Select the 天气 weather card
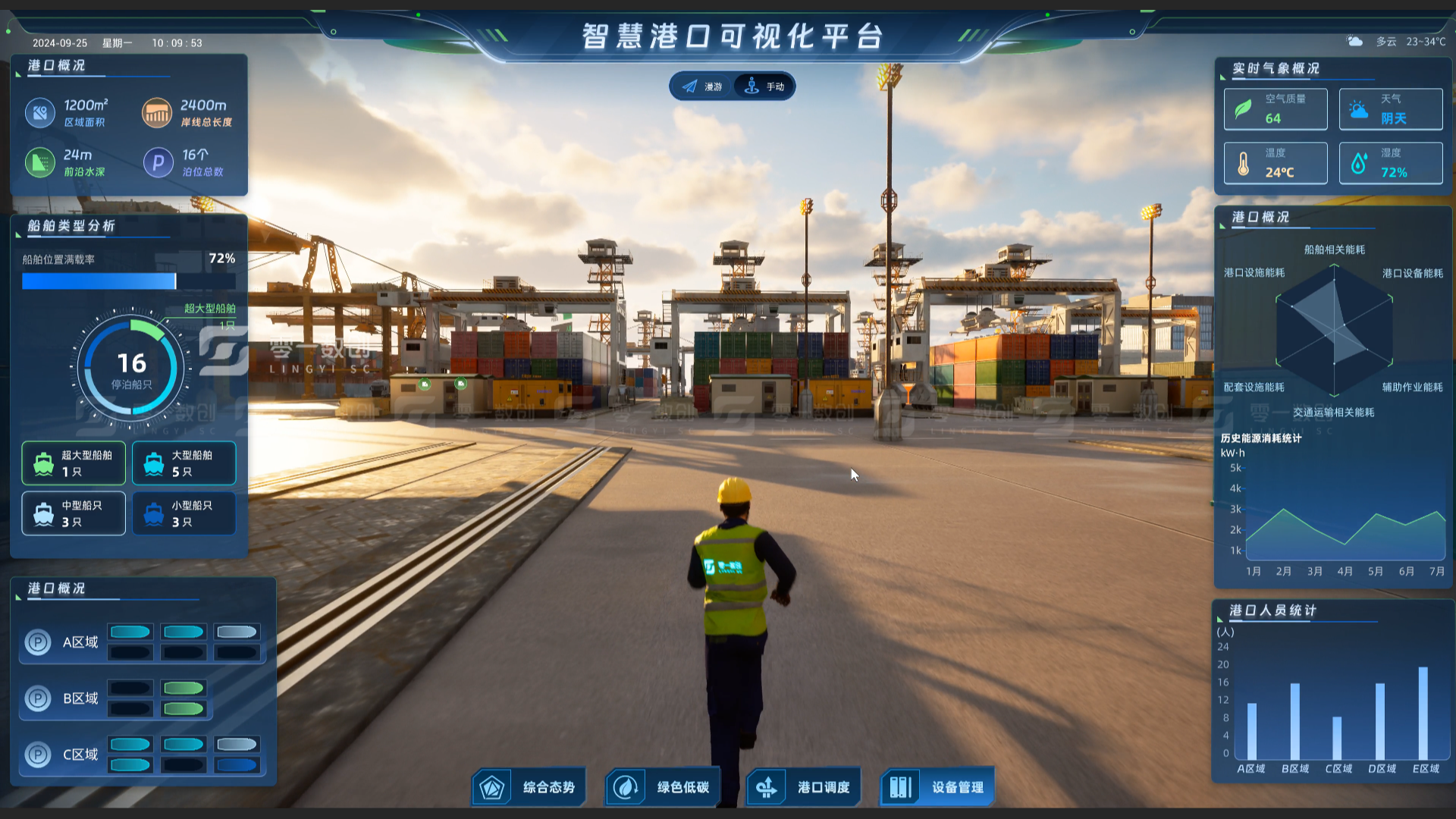 point(1391,109)
